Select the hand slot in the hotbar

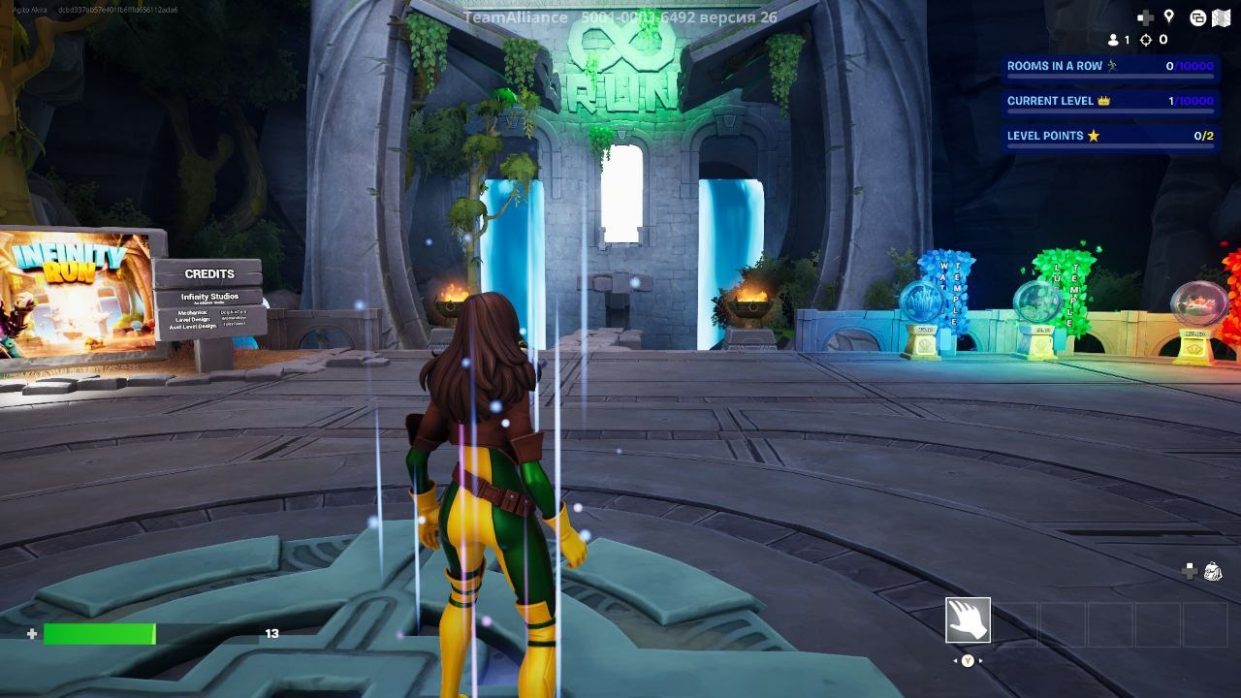(x=967, y=620)
